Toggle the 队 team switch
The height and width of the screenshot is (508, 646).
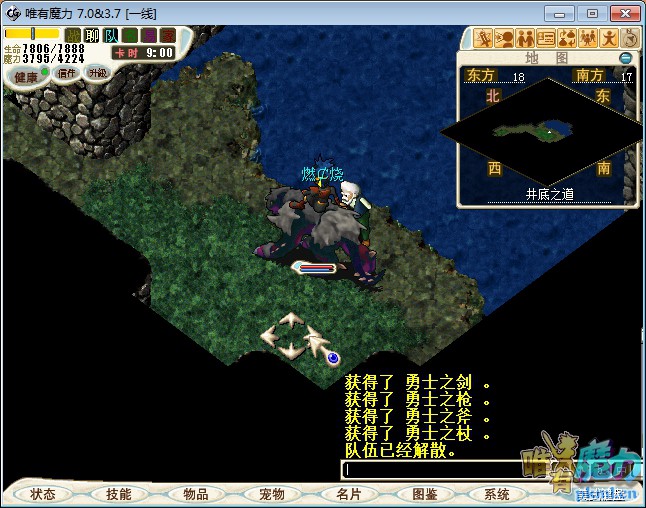click(110, 35)
